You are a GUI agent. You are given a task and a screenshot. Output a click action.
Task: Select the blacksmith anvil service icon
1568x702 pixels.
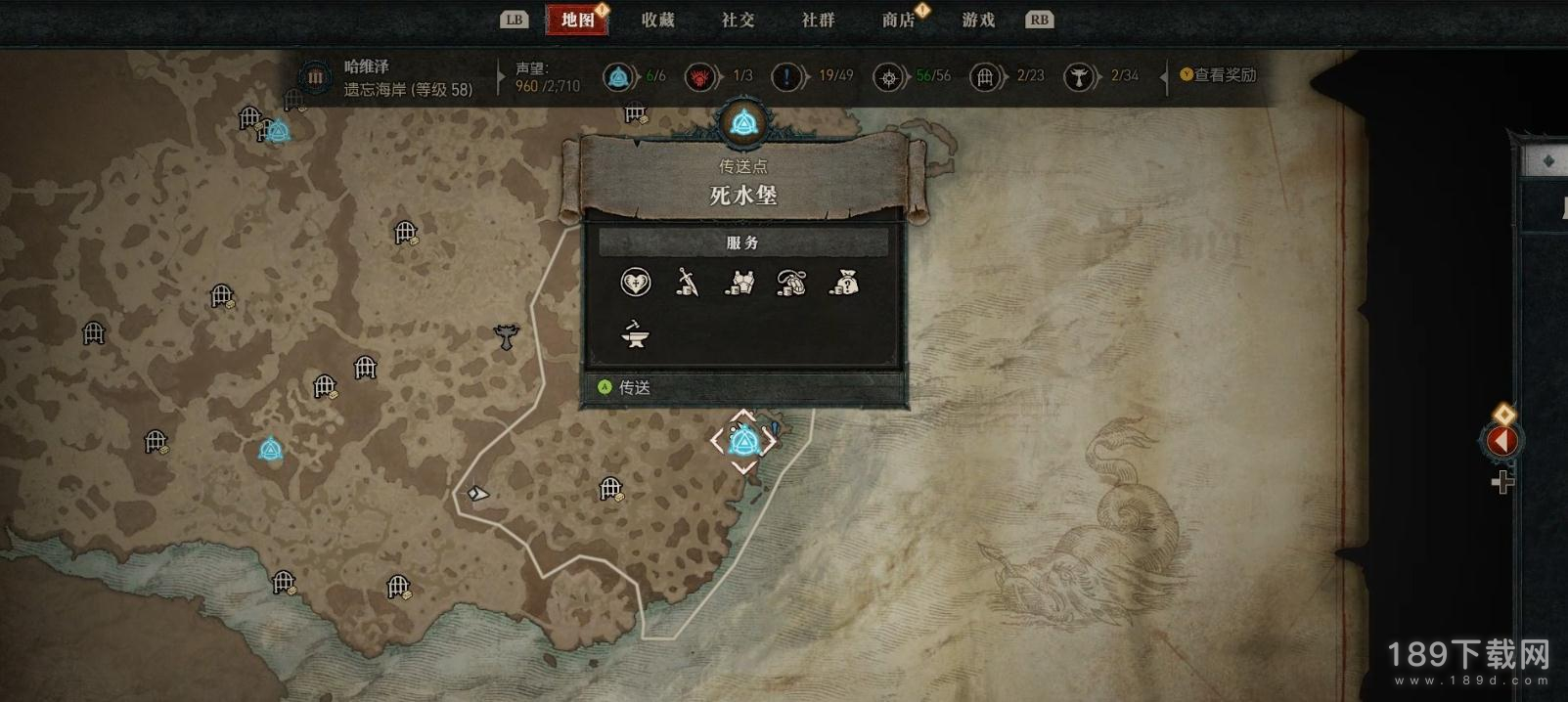pyautogui.click(x=636, y=335)
